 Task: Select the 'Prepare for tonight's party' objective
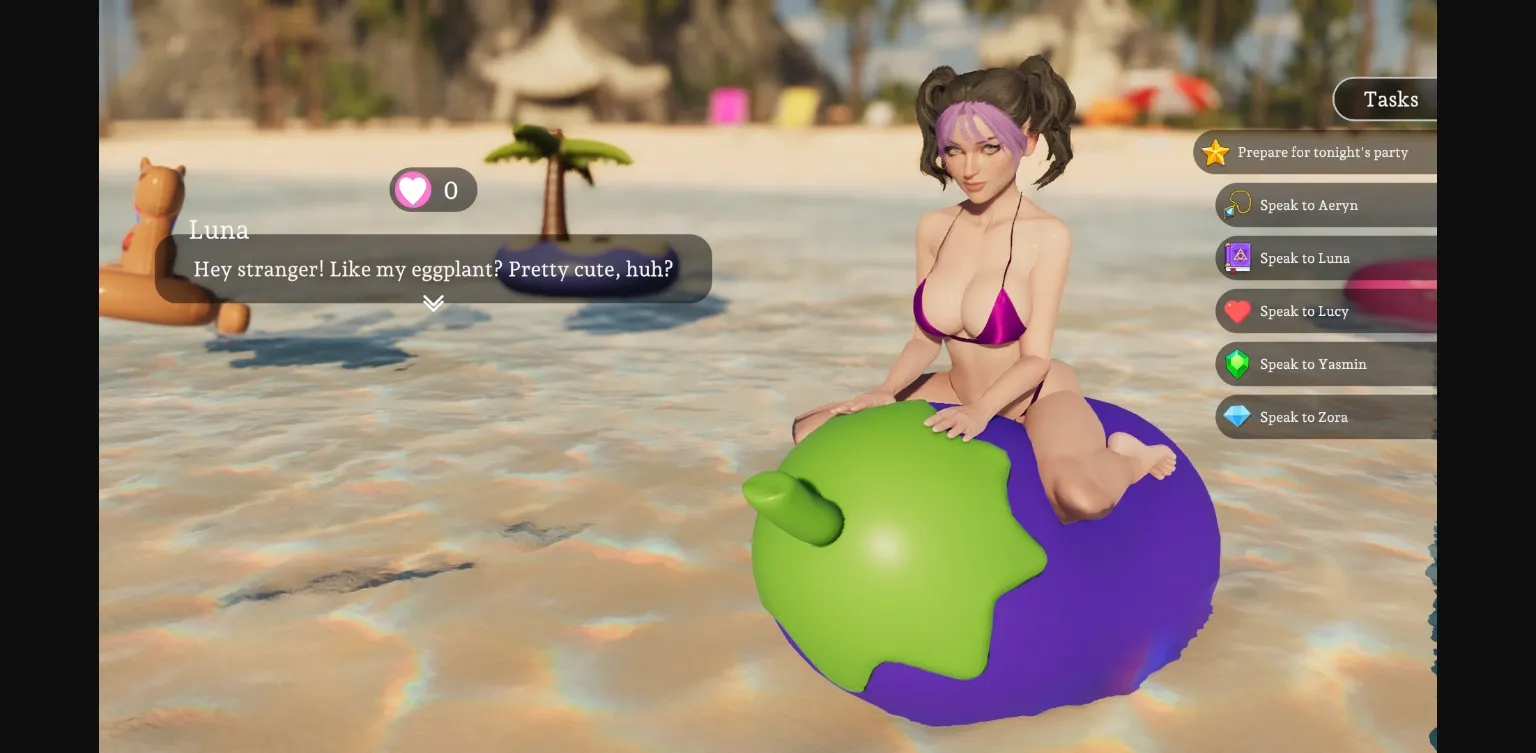coord(1320,153)
